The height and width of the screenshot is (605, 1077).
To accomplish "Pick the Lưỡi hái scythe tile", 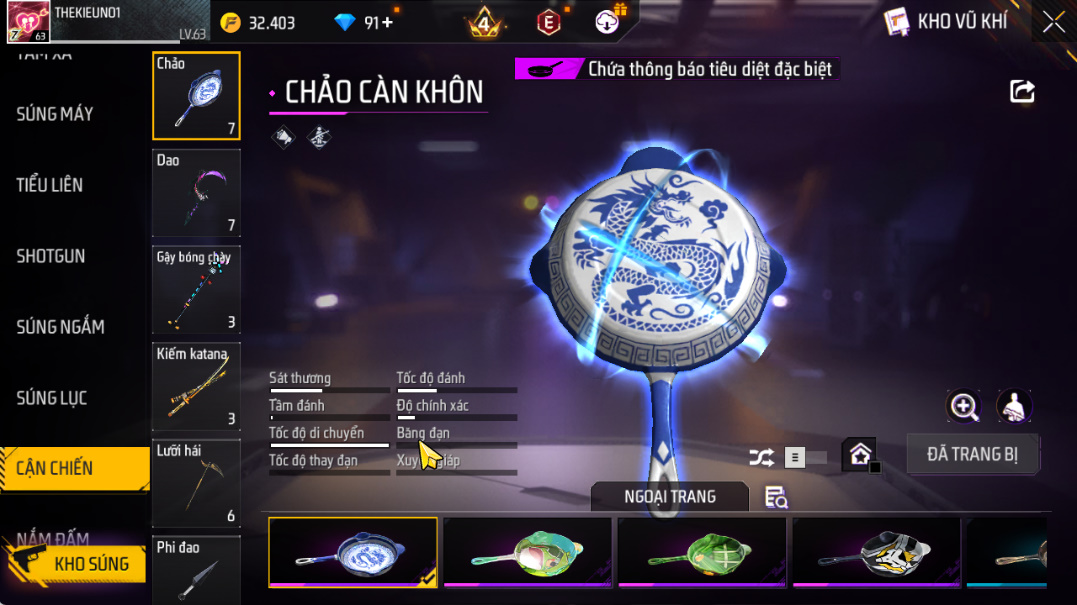I will coord(196,483).
